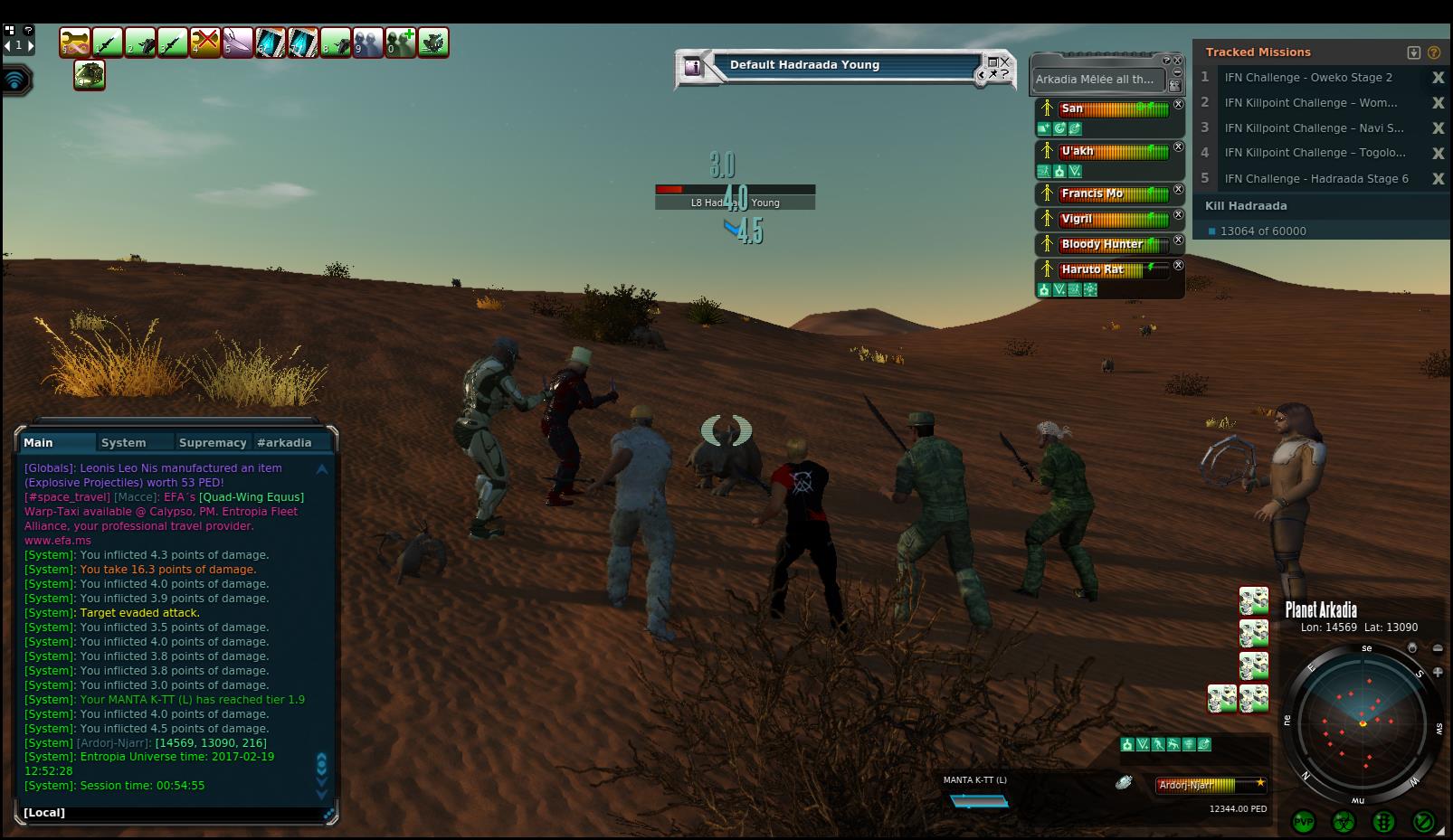Switch to the System chat tab
Viewport: 1453px width, 840px height.
[124, 442]
